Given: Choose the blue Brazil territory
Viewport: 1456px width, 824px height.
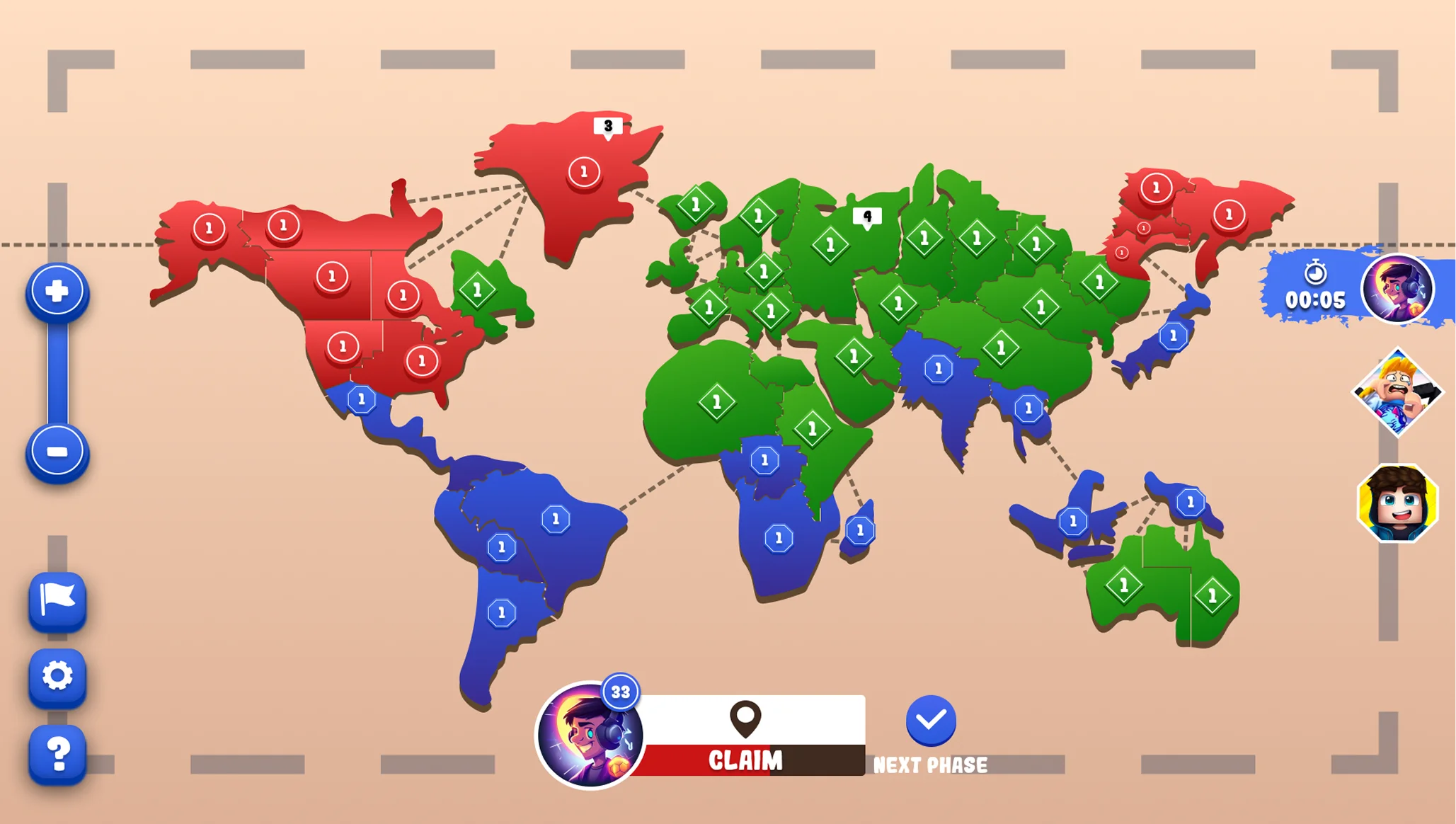Looking at the screenshot, I should (556, 520).
